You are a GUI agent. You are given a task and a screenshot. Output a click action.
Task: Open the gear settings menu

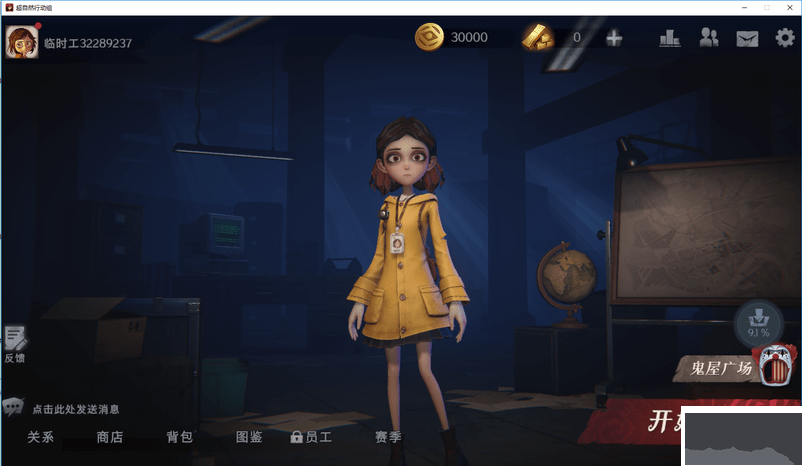(x=785, y=38)
